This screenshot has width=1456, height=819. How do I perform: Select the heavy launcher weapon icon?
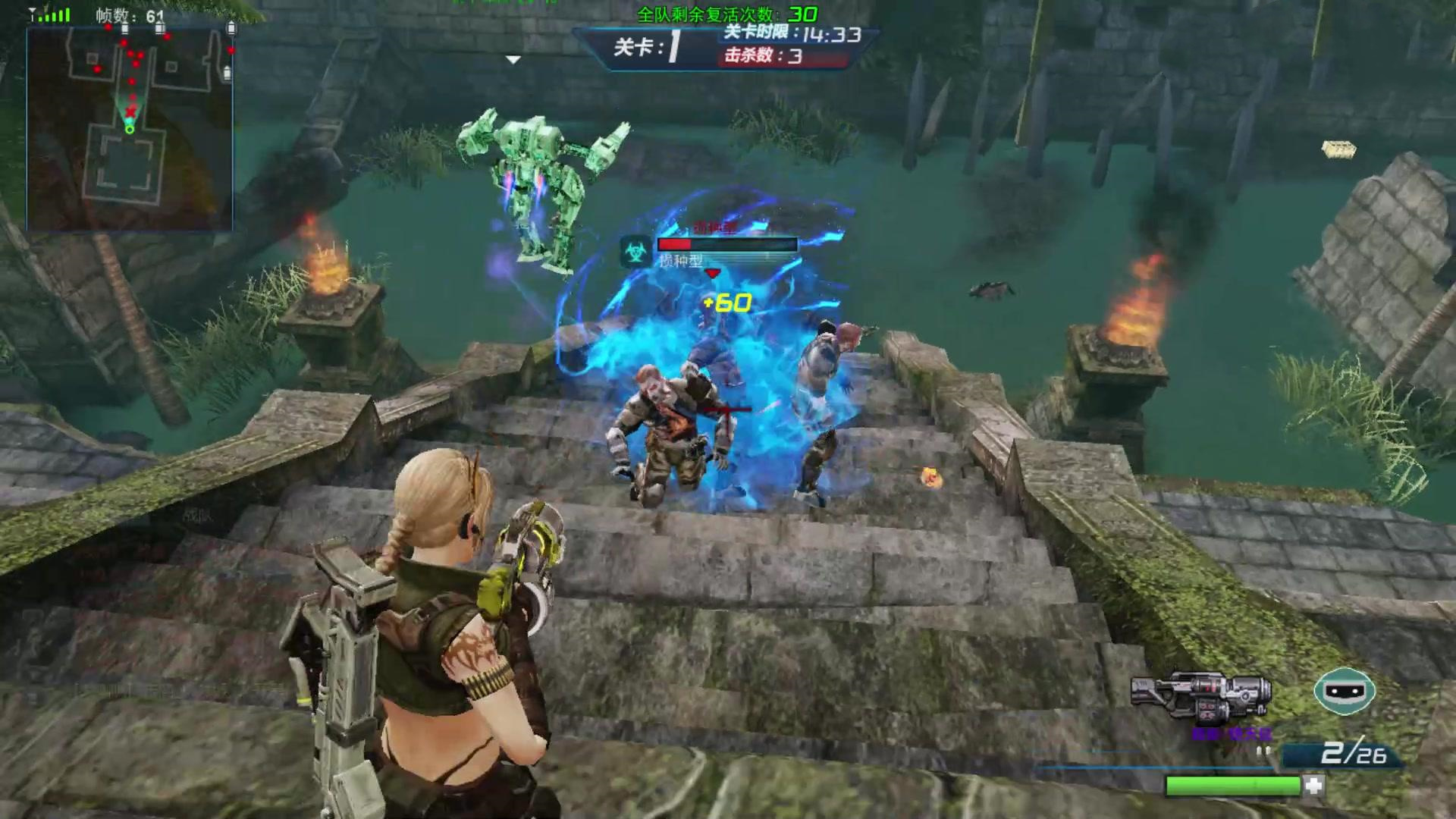(x=1200, y=695)
